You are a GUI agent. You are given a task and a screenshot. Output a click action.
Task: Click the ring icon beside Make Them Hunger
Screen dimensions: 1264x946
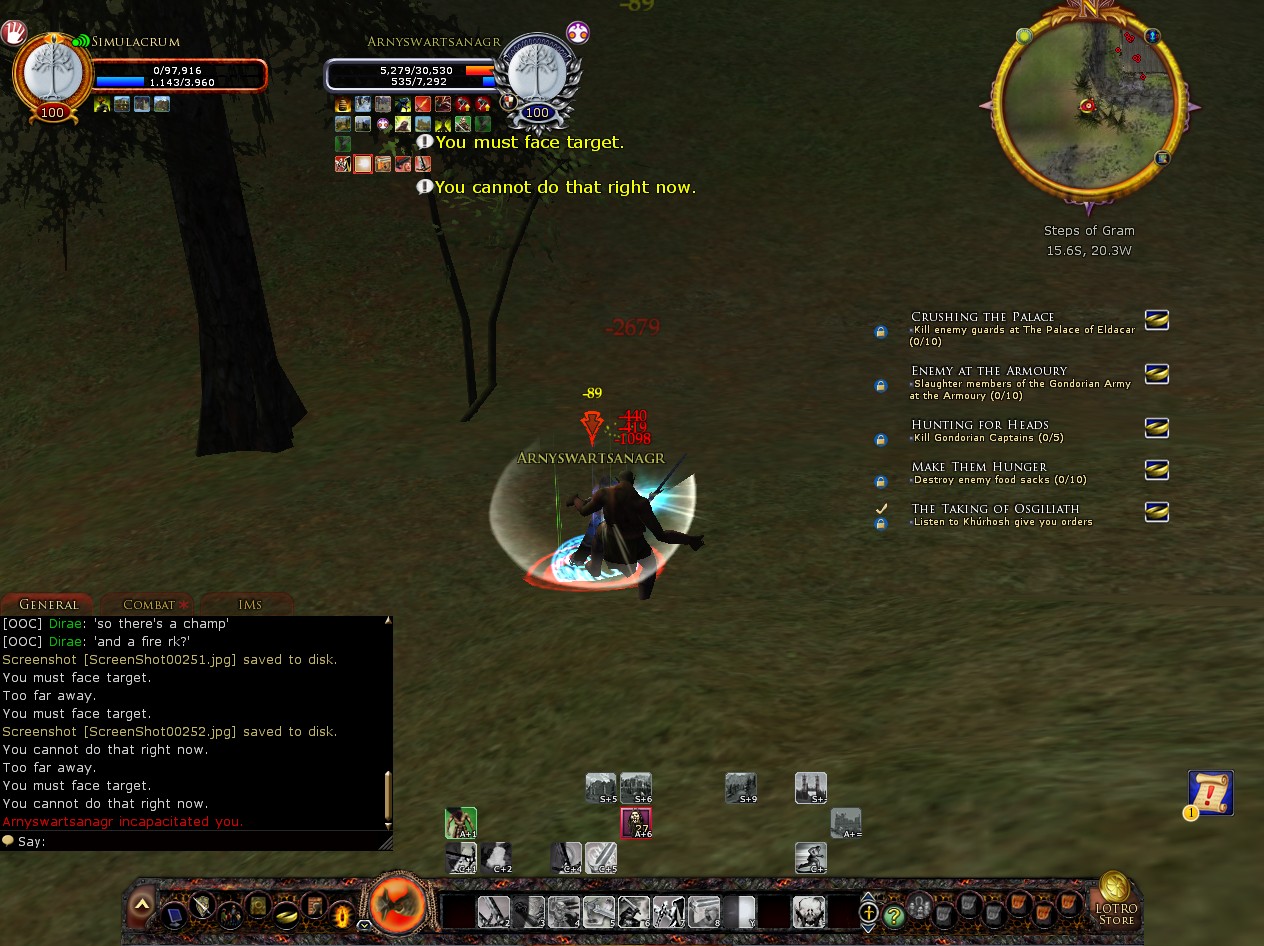1156,469
